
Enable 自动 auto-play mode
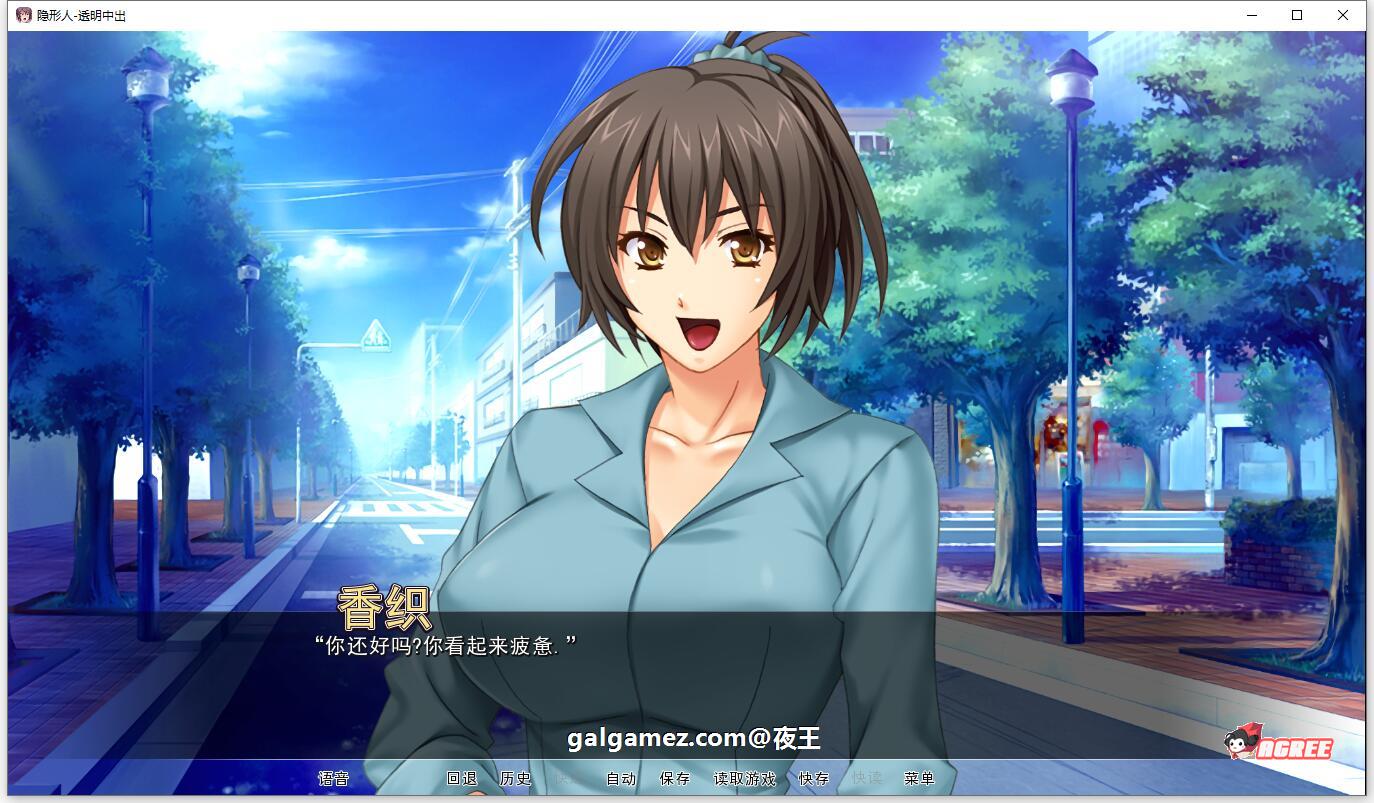coord(621,777)
